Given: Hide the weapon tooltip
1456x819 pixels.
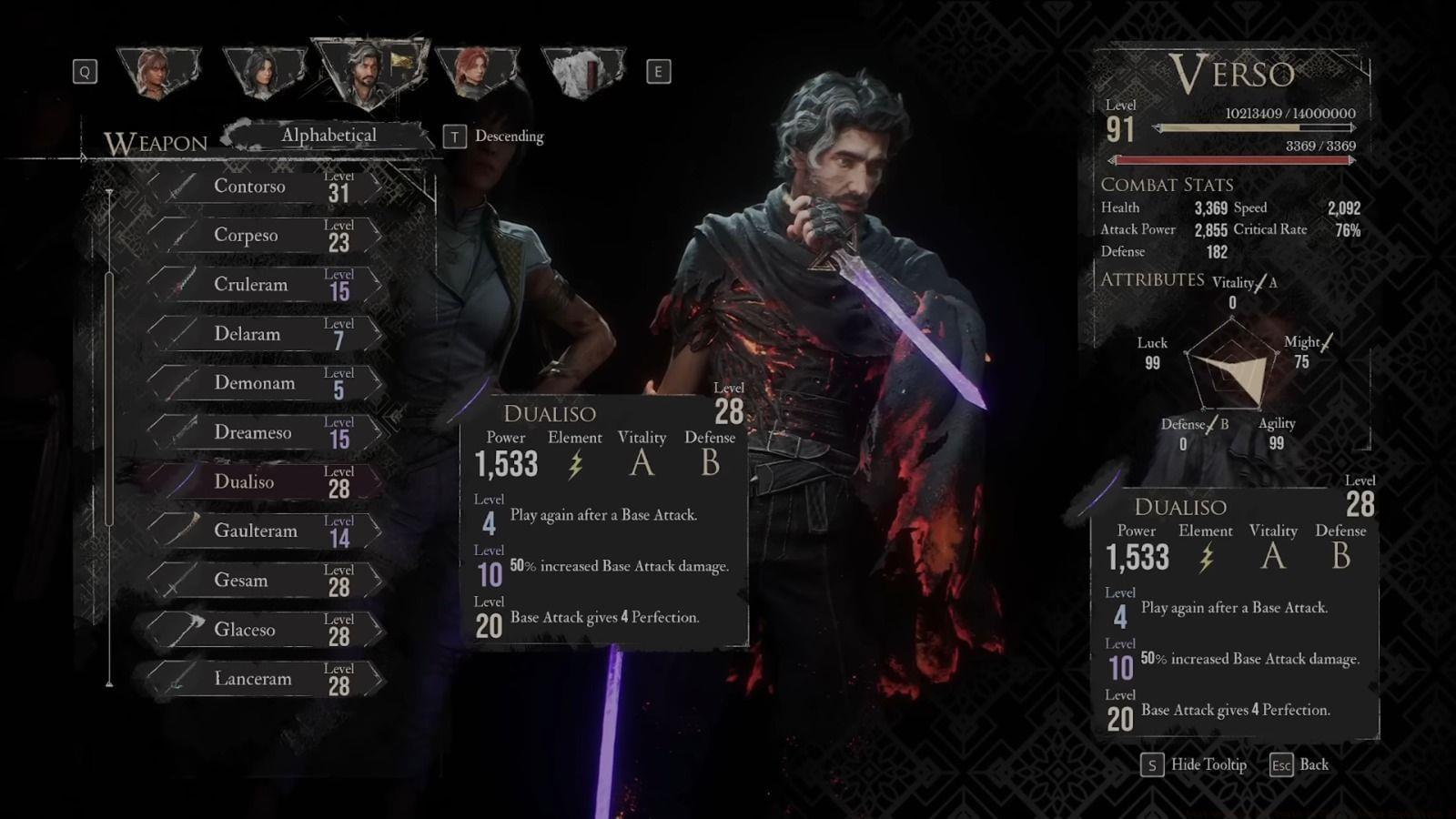Looking at the screenshot, I should point(1194,764).
